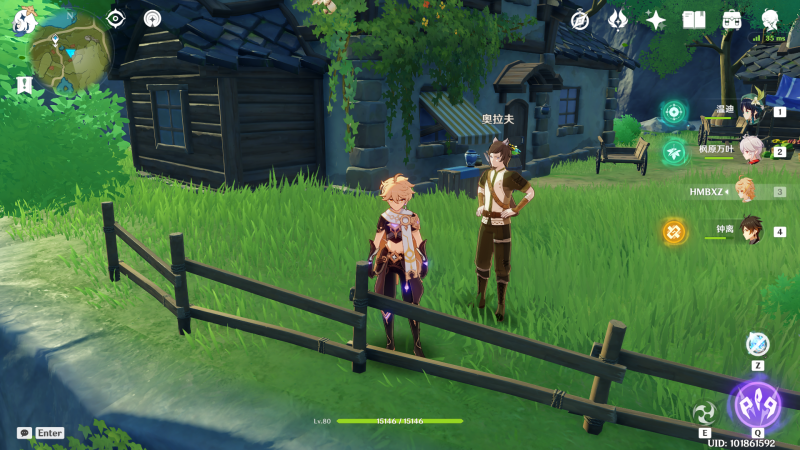Open the battle pass wings icon
Image resolution: width=800 pixels, height=450 pixels.
618,20
